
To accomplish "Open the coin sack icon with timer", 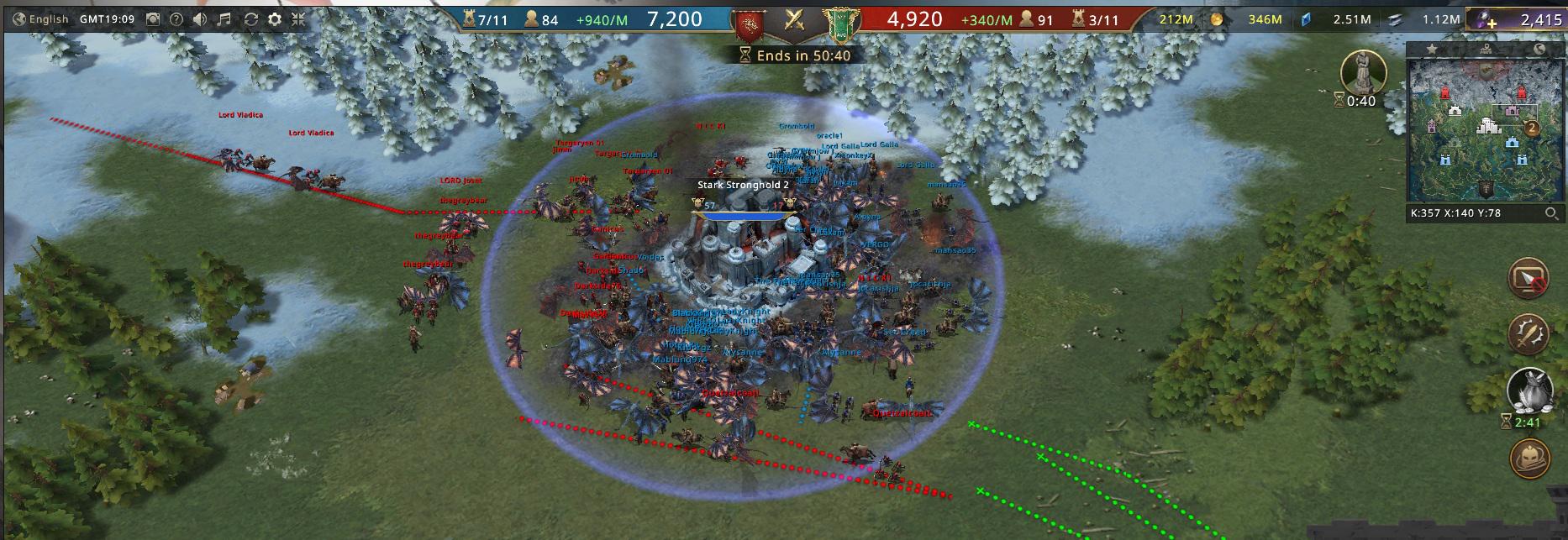I will [x=1528, y=391].
